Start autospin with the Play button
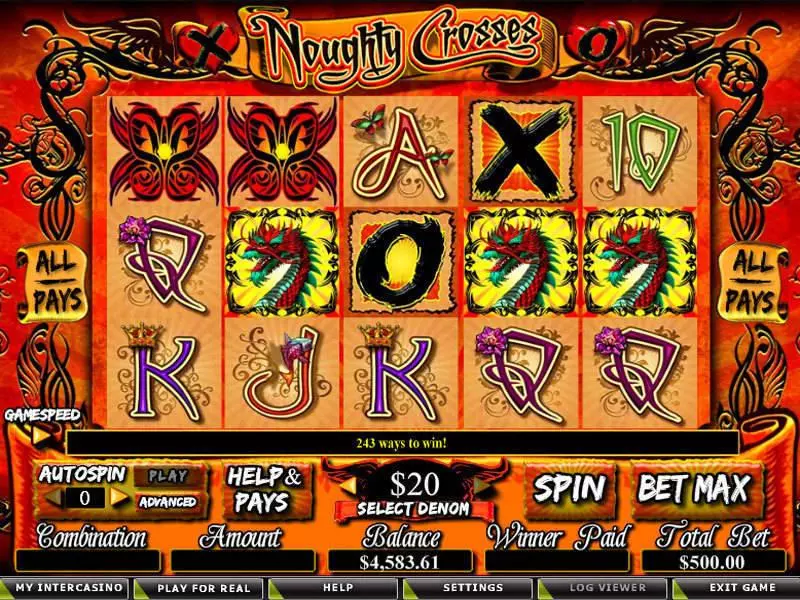The width and height of the screenshot is (800, 600). click(x=167, y=476)
